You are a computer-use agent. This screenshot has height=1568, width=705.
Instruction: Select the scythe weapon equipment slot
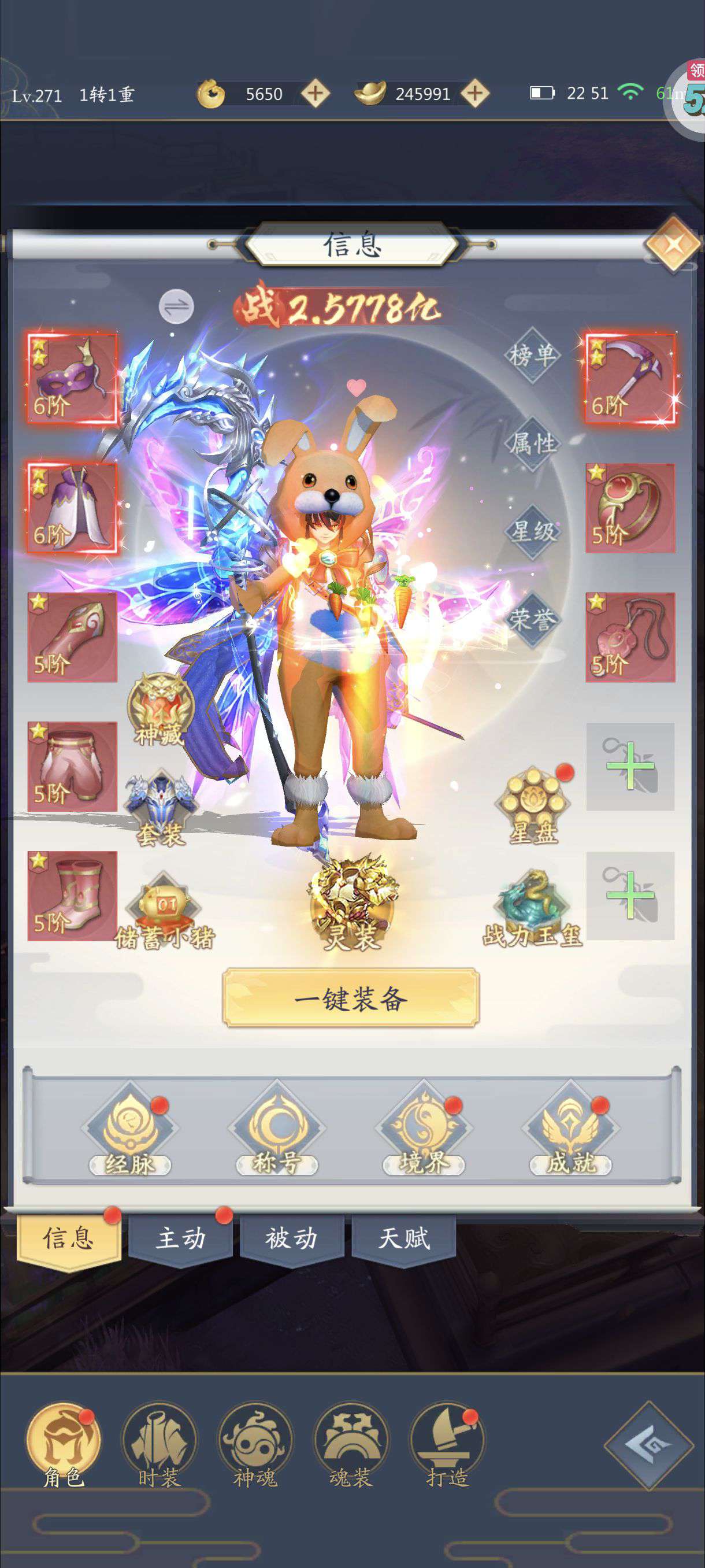pos(630,378)
